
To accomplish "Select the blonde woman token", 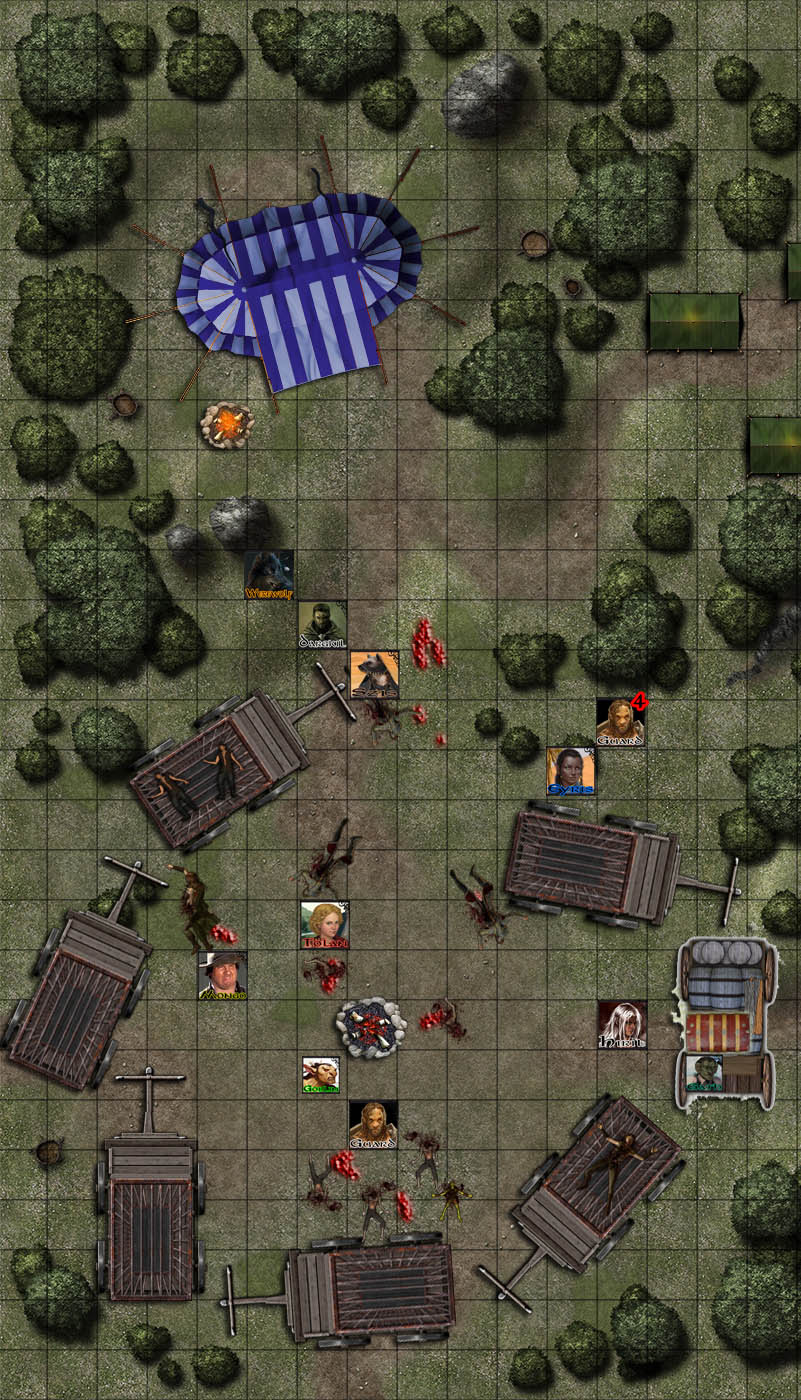I will pyautogui.click(x=324, y=925).
